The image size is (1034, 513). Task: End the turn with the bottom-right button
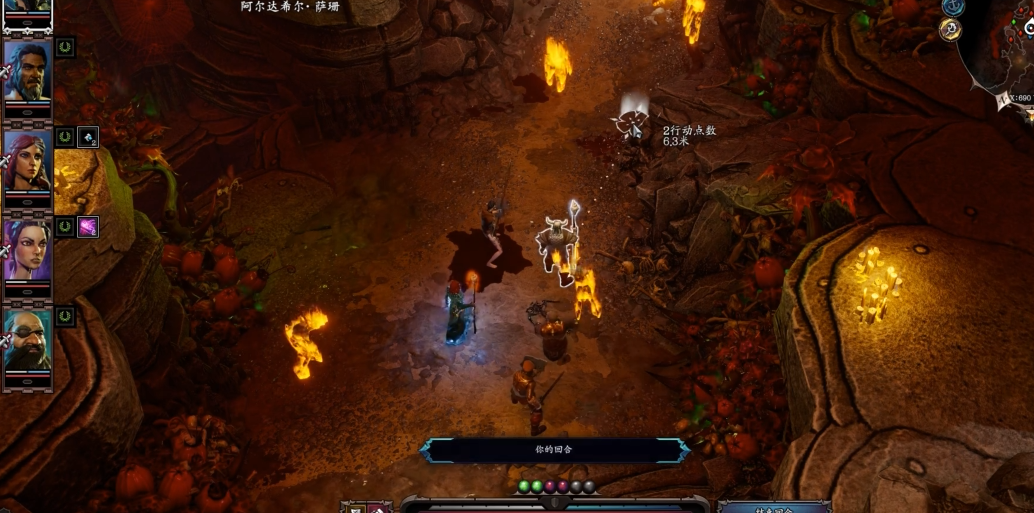tap(774, 508)
